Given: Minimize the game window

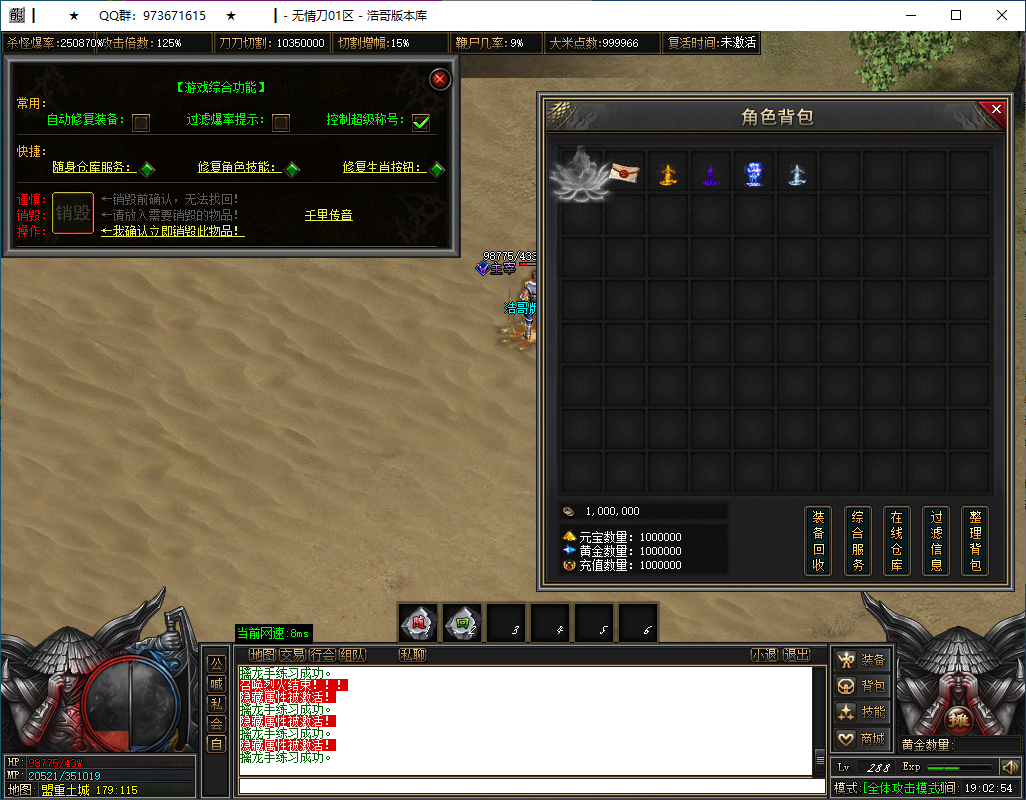Looking at the screenshot, I should (910, 15).
